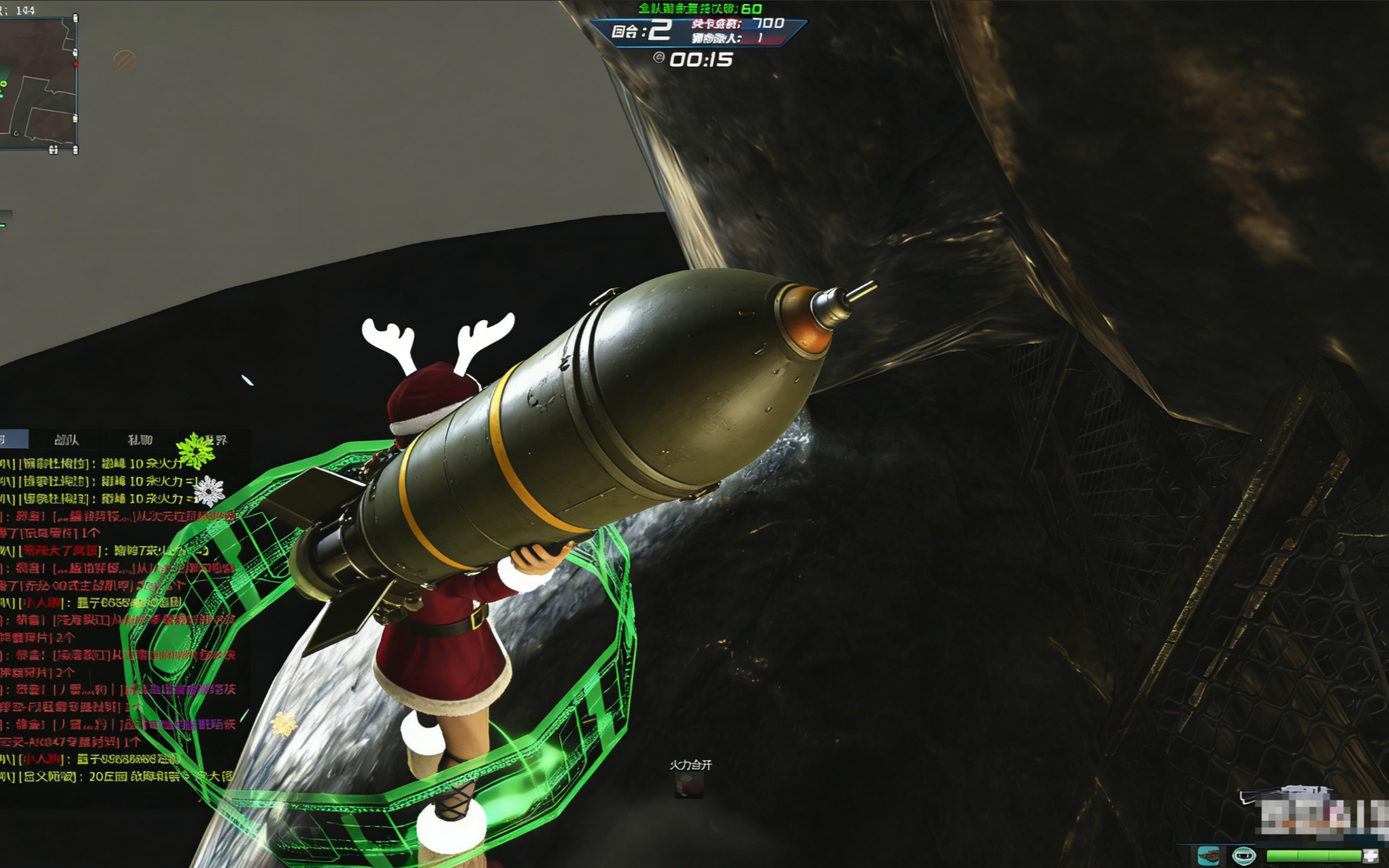
Task: Open the 私聊 private chat tab
Action: pyautogui.click(x=140, y=440)
